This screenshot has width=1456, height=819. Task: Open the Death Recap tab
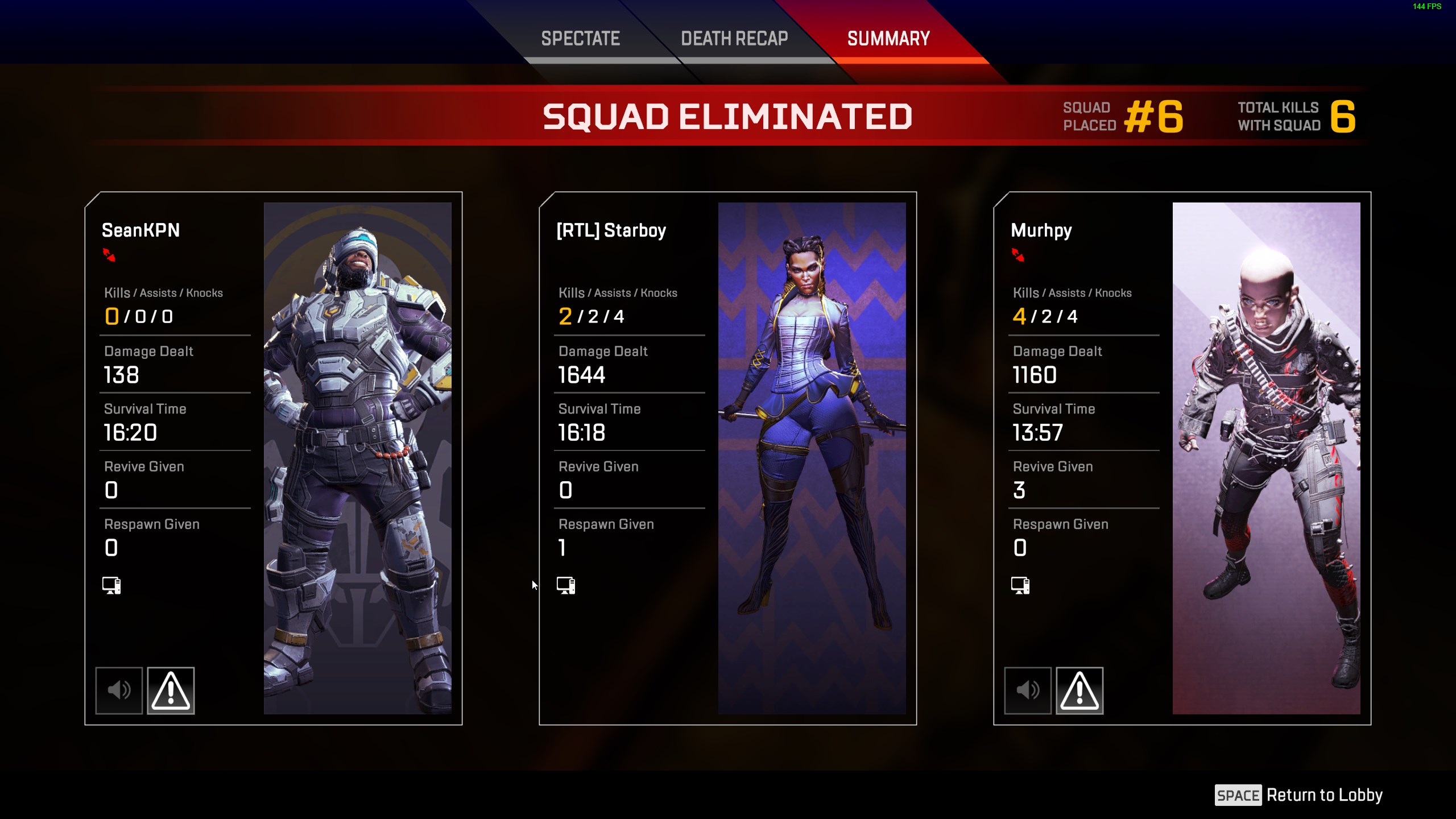click(734, 39)
